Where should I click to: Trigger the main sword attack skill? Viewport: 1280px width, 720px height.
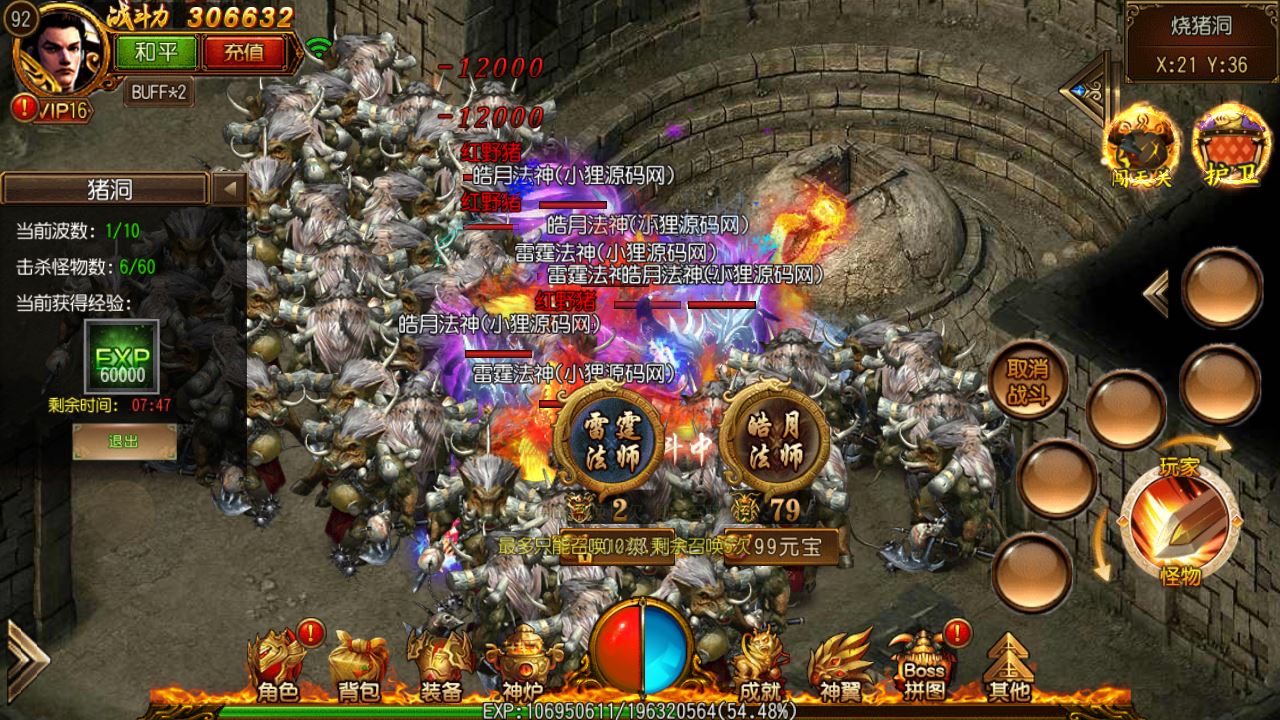(1179, 519)
